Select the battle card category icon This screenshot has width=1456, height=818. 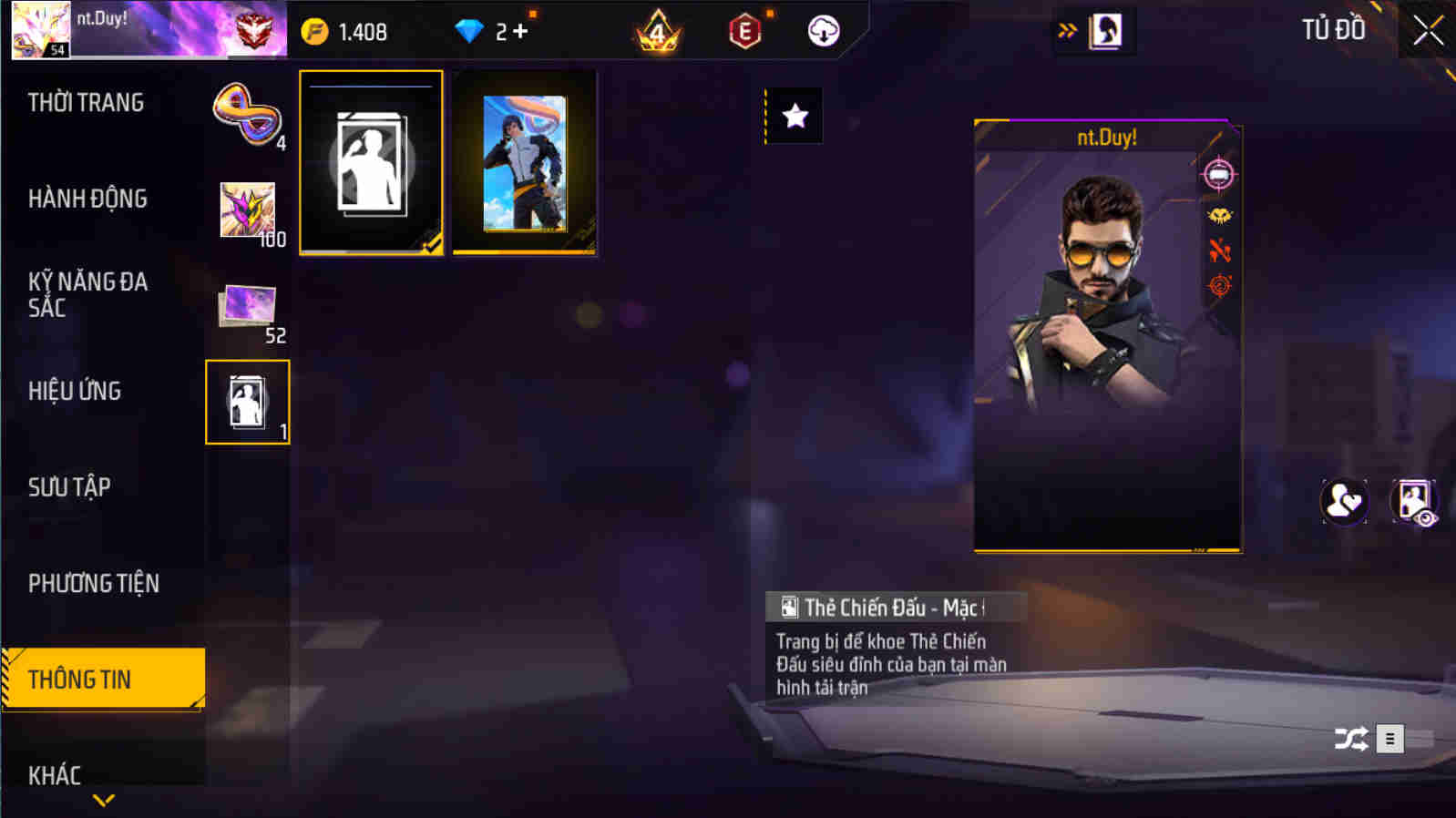[248, 401]
